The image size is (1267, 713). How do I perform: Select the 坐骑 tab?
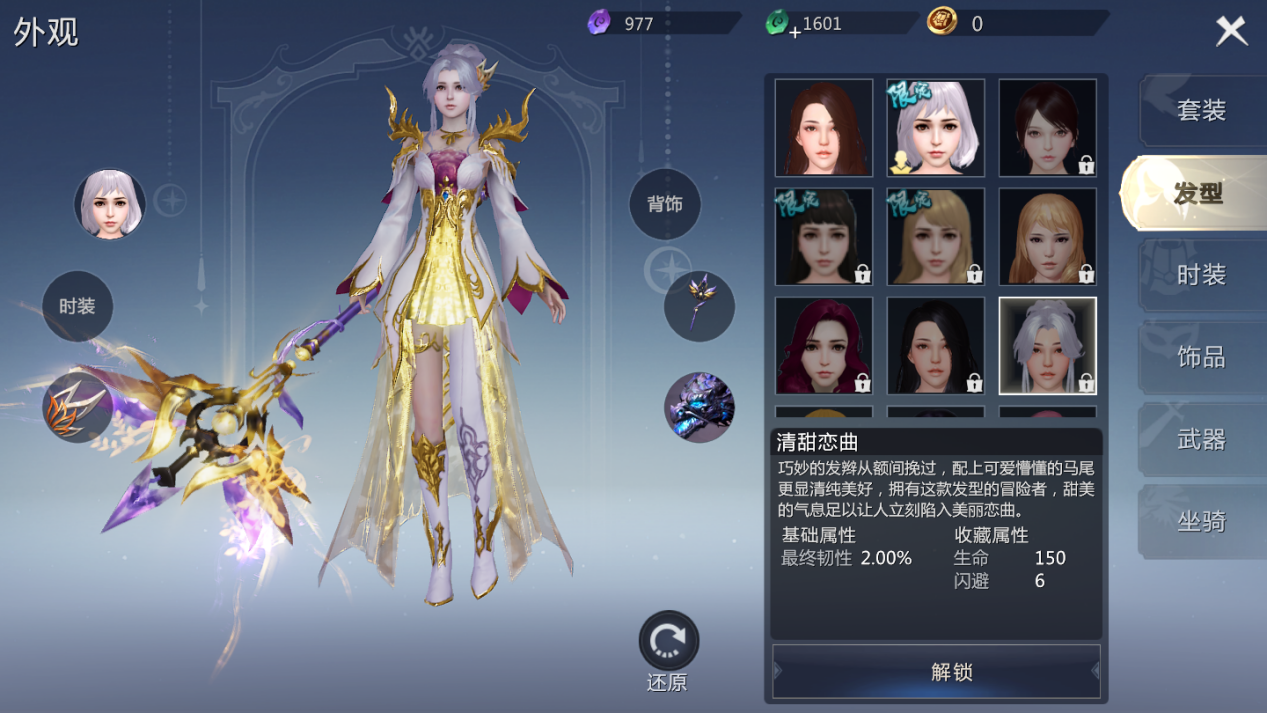(x=1200, y=521)
